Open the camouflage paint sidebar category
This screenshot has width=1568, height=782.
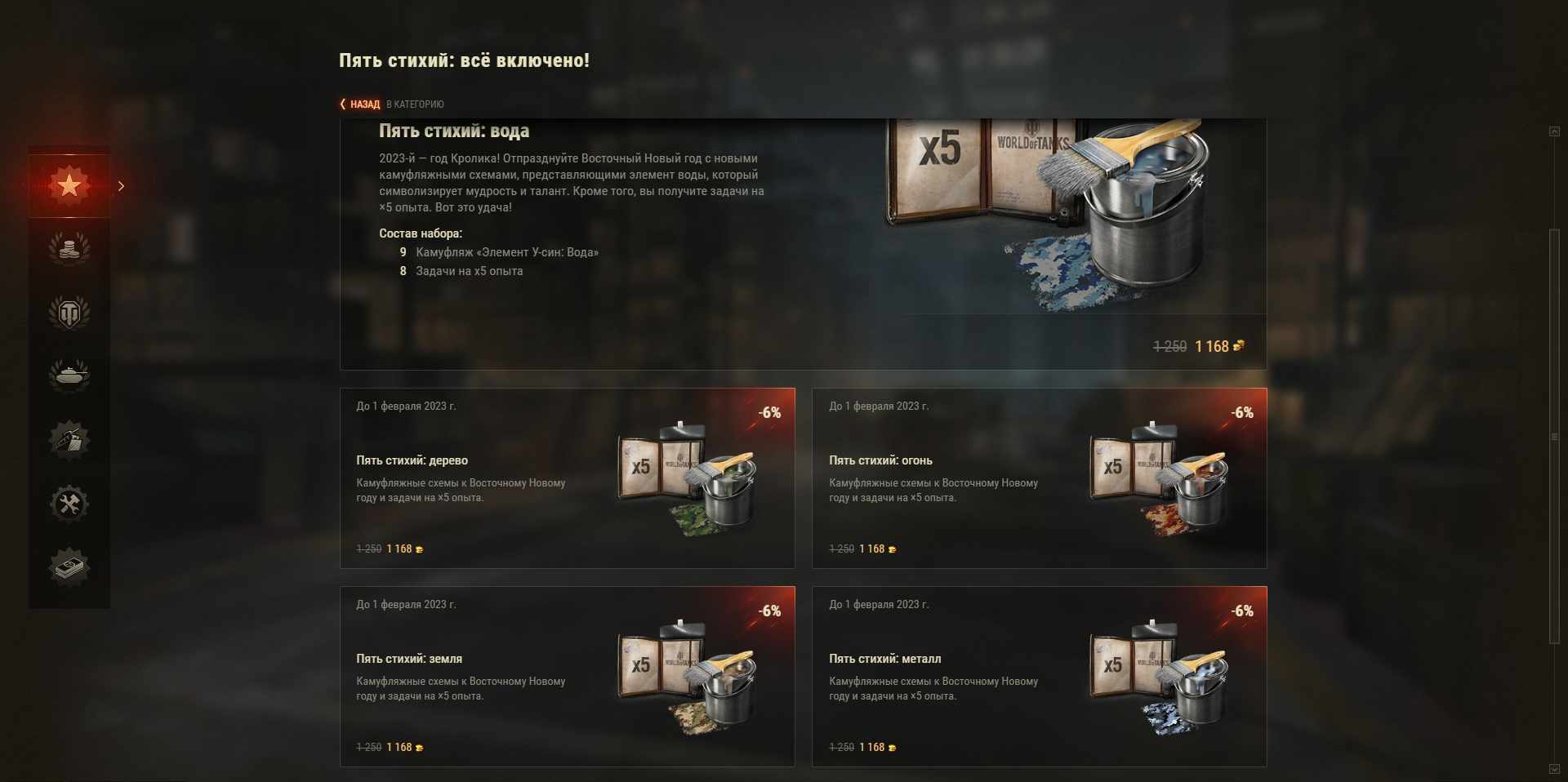pos(69,439)
